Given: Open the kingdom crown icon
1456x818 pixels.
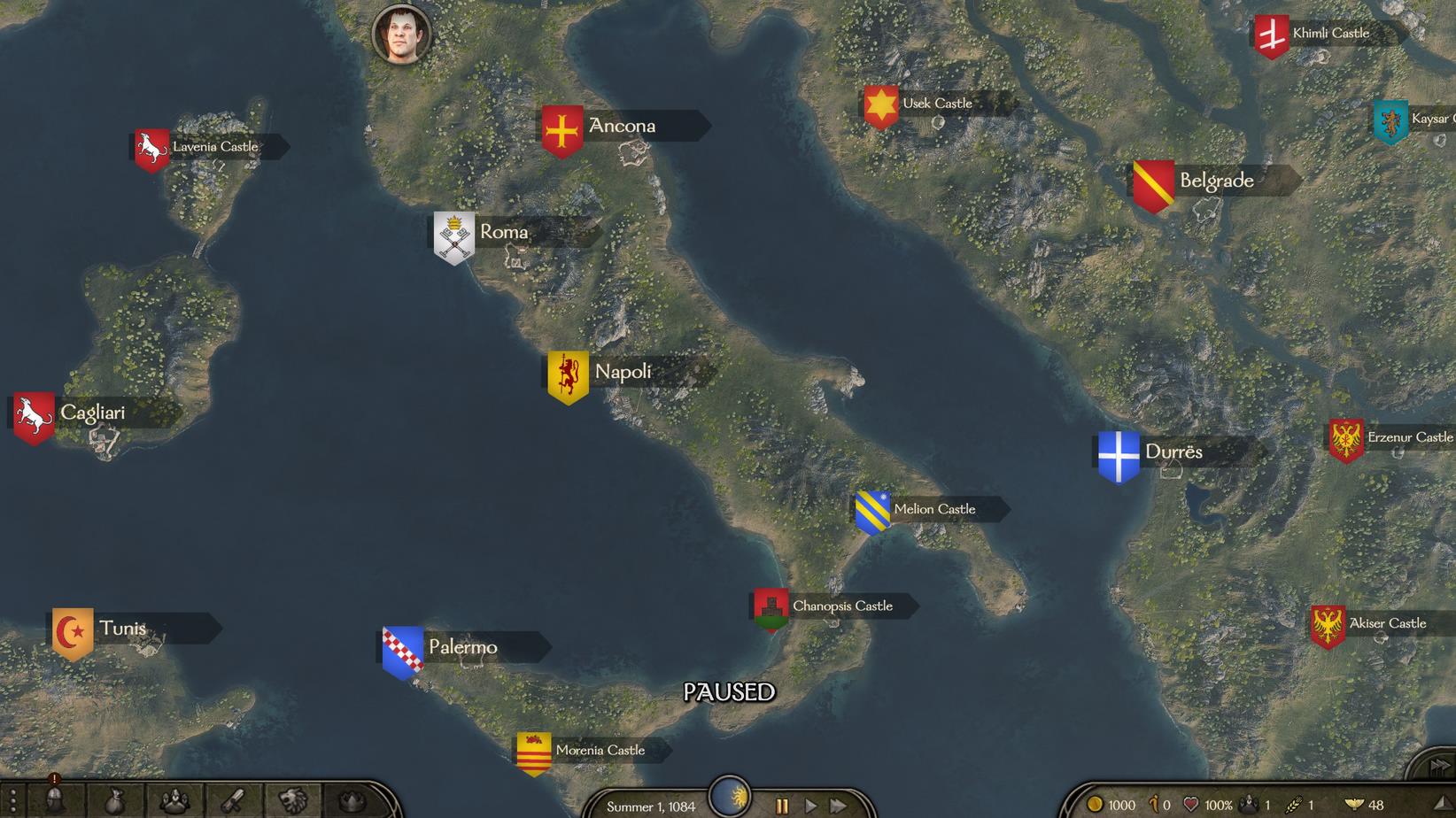Looking at the screenshot, I should 352,802.
